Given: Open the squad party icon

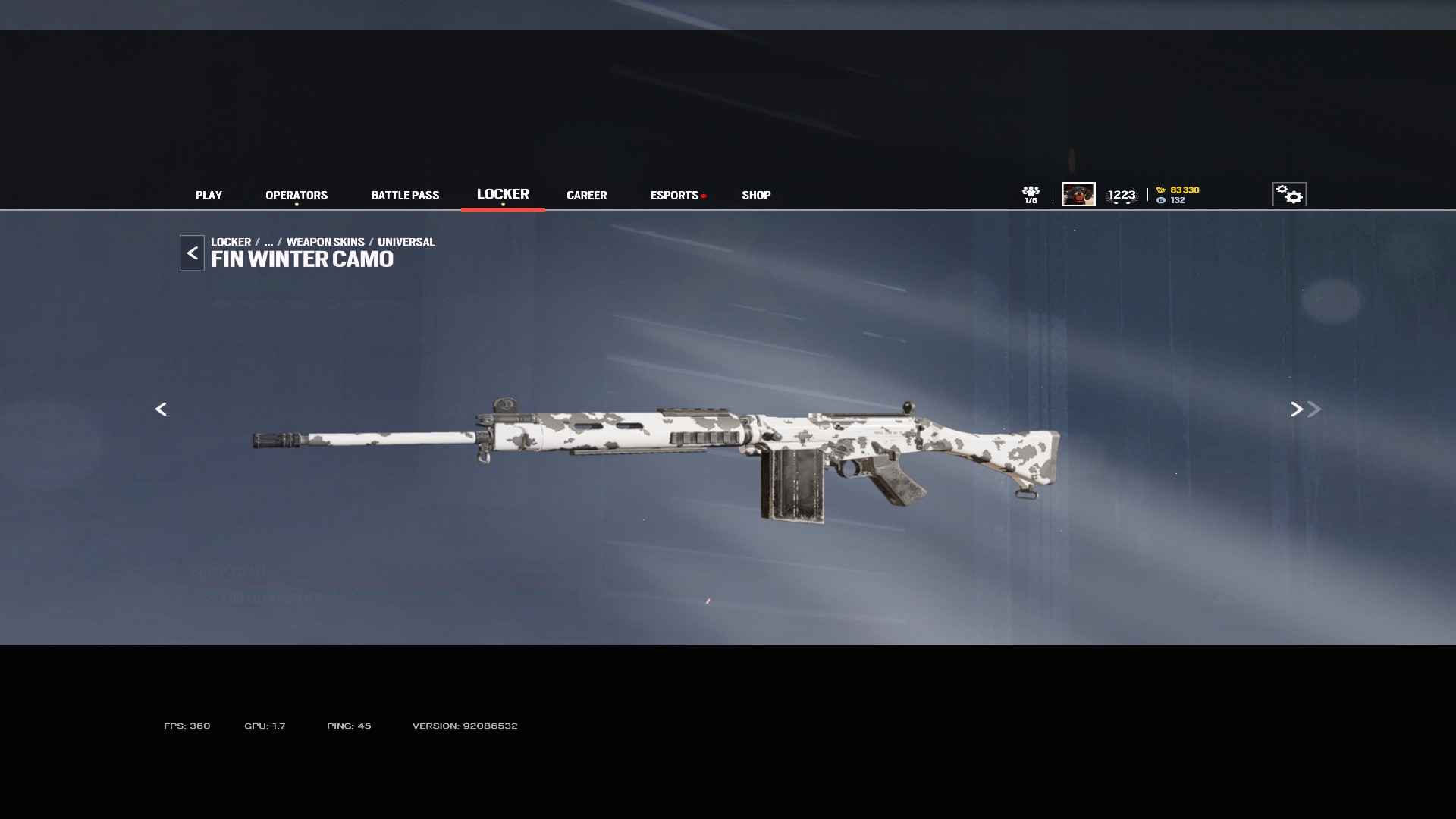Looking at the screenshot, I should [1031, 194].
